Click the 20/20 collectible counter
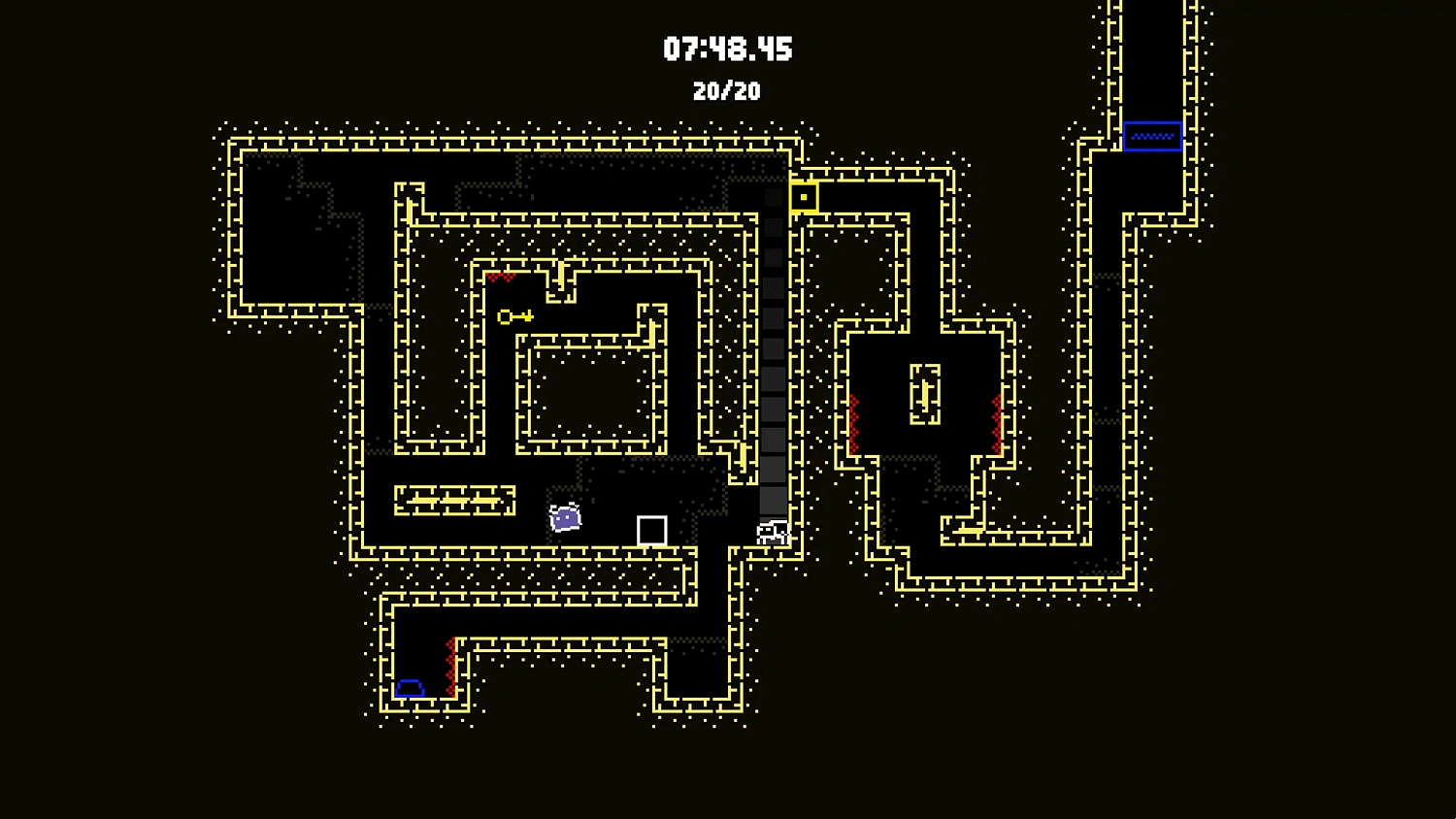This screenshot has height=819, width=1456. point(726,92)
